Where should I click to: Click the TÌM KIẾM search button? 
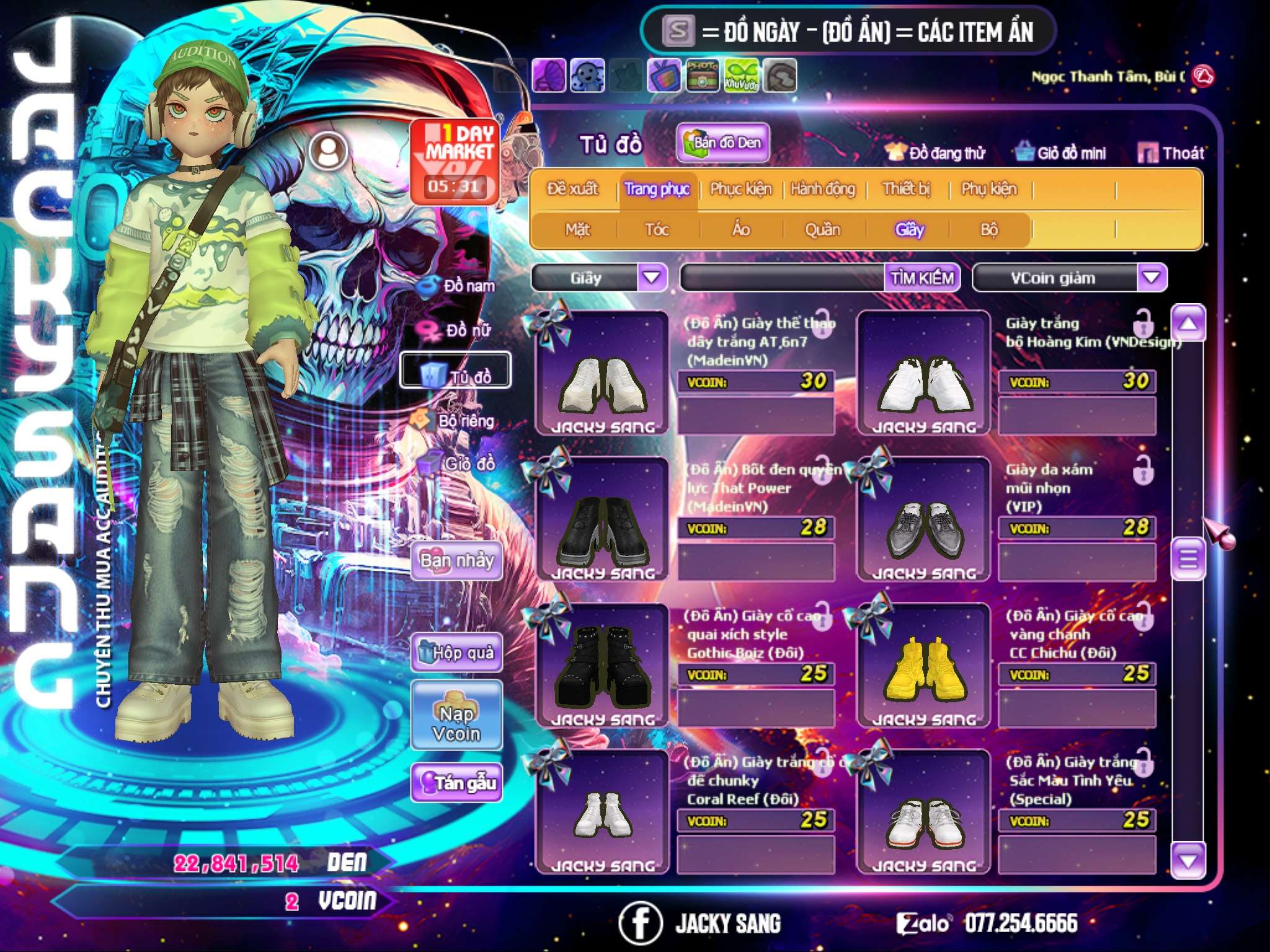pos(922,278)
